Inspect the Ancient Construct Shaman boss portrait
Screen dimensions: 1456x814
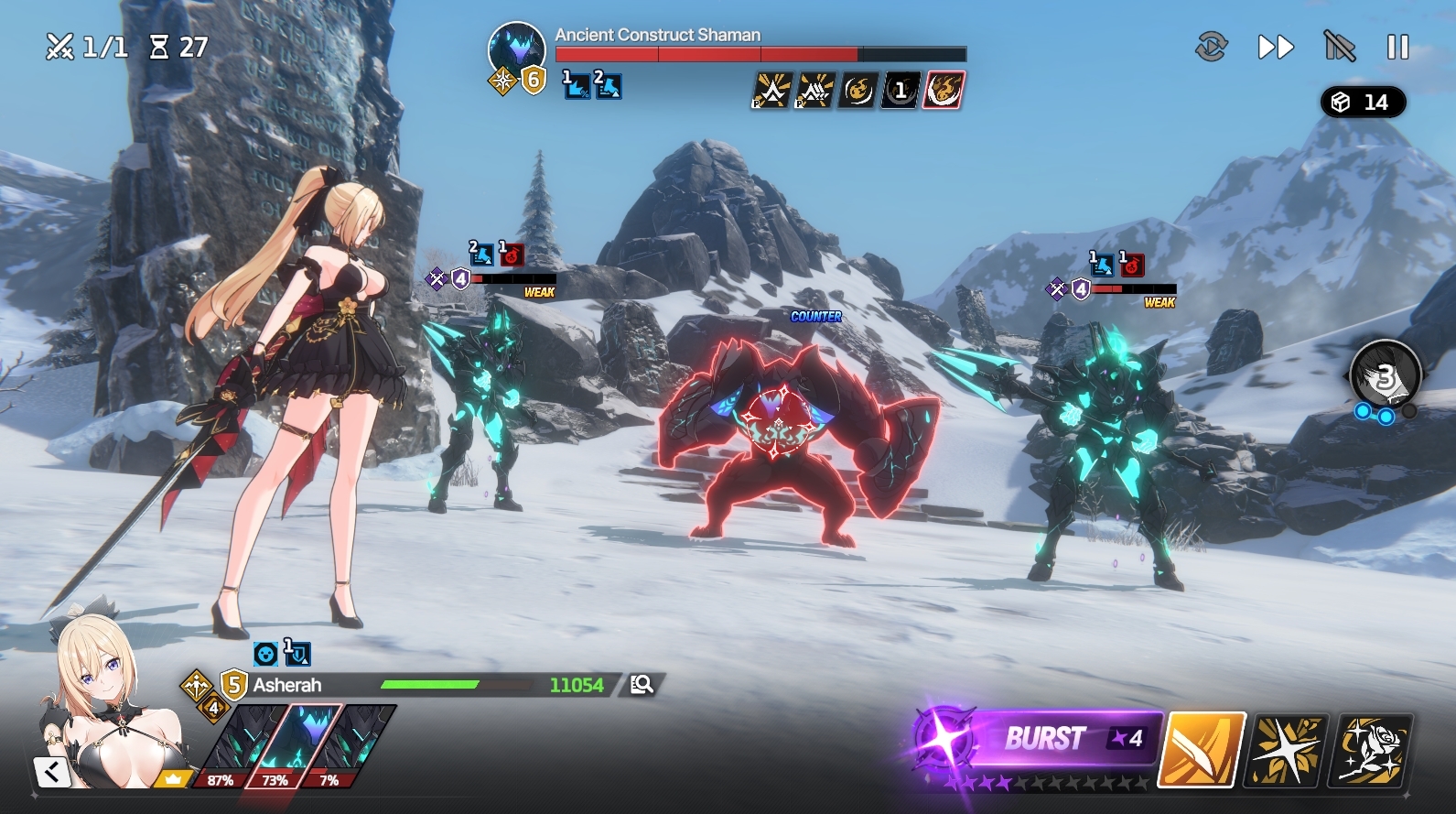point(516,51)
